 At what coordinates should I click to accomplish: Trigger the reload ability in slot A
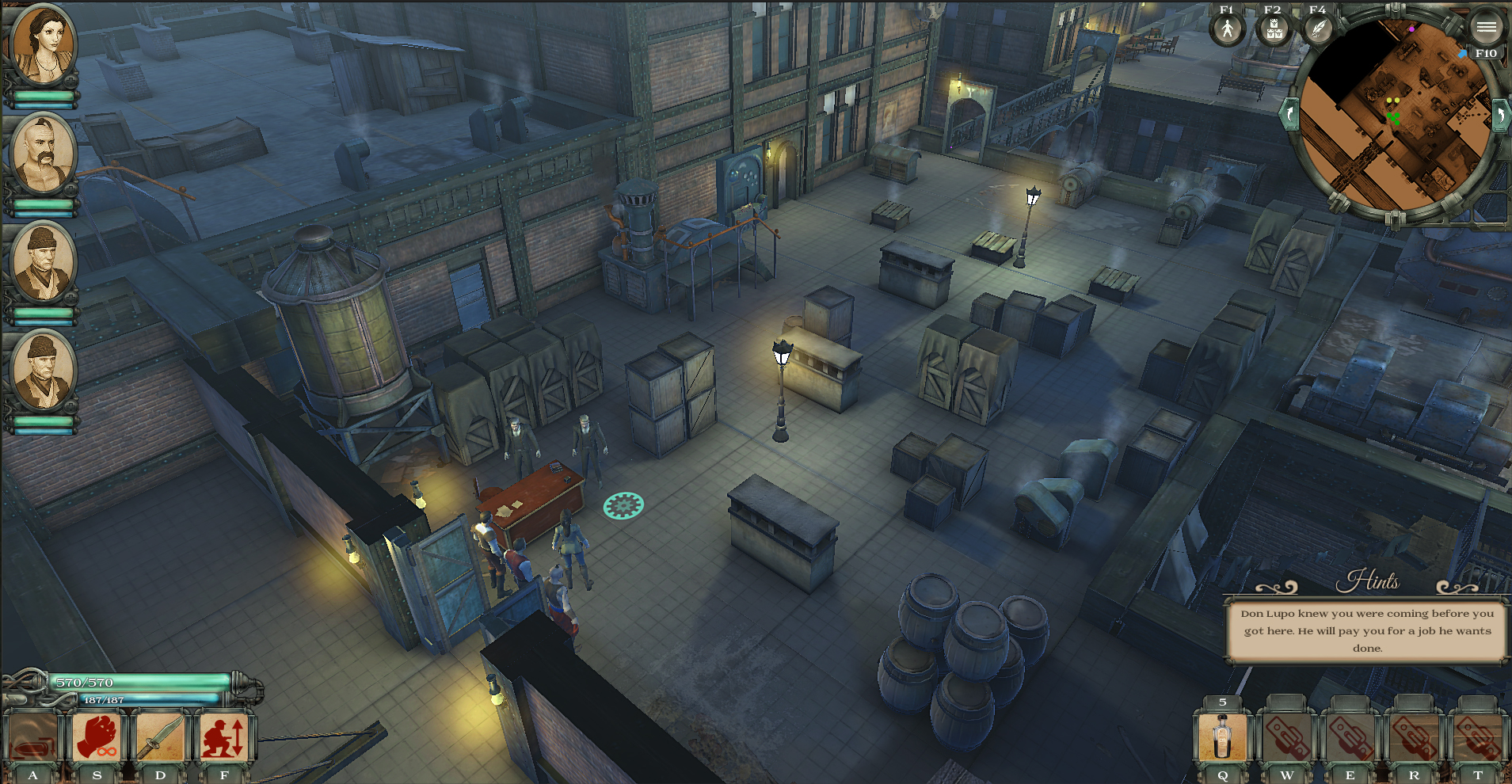[32, 738]
